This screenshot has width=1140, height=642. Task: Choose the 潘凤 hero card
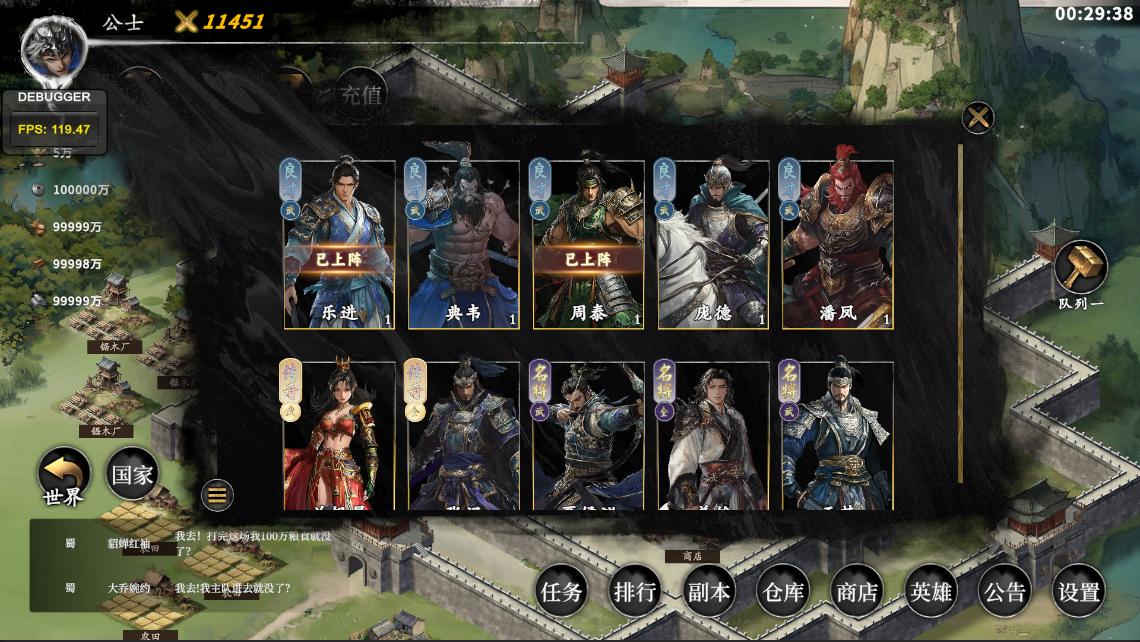click(x=837, y=245)
